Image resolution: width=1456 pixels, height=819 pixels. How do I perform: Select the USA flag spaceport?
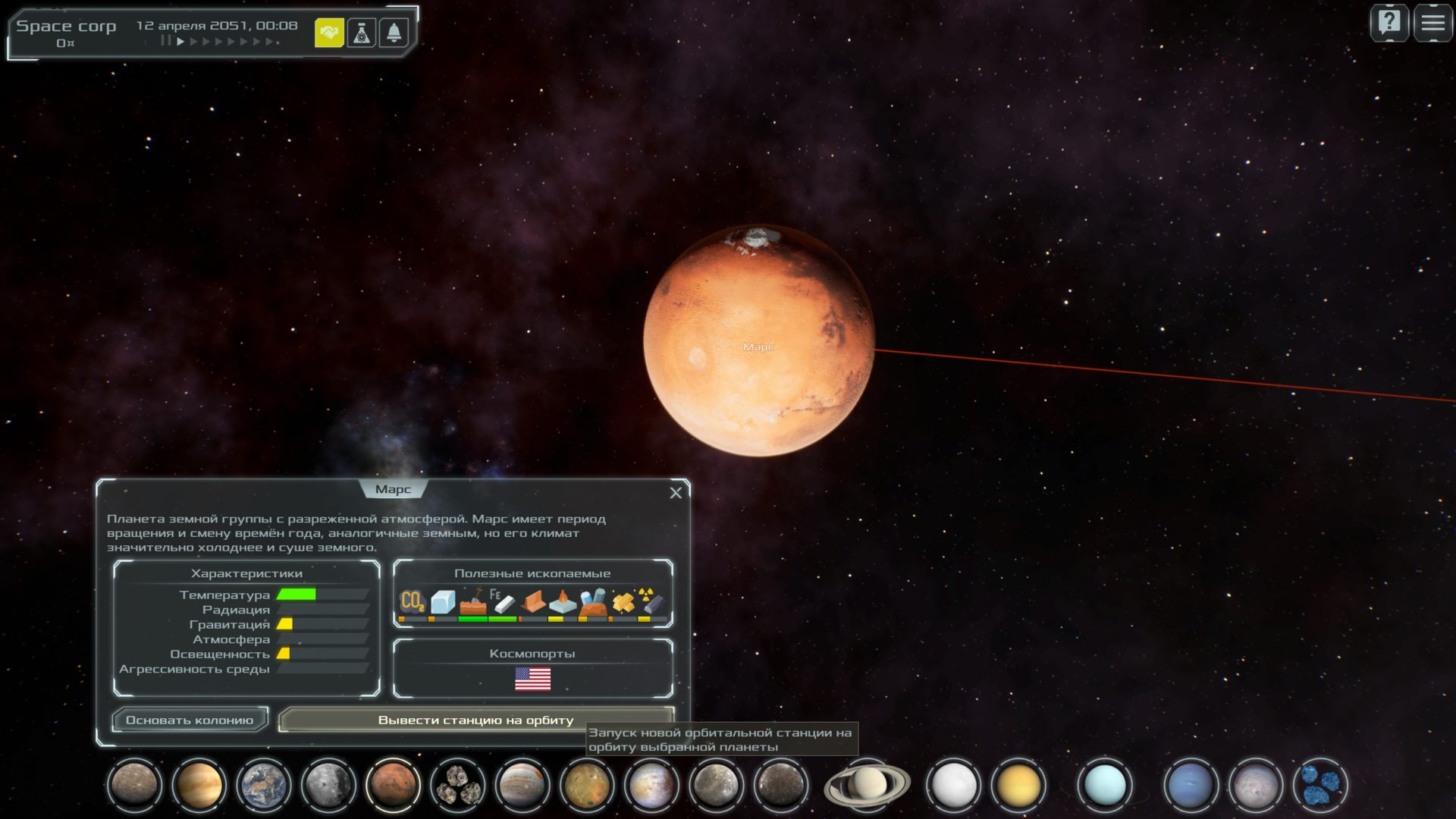point(532,679)
